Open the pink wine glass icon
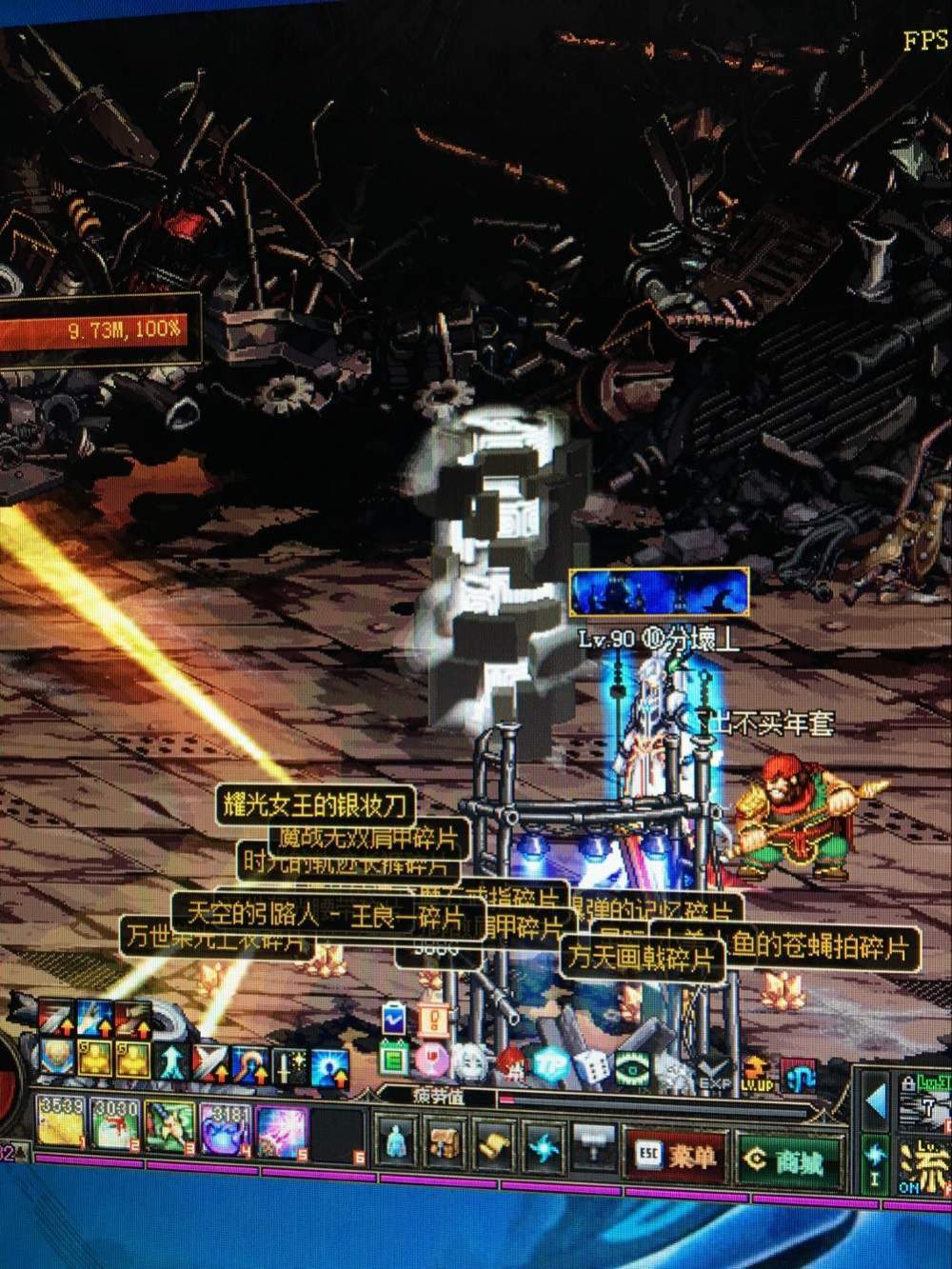The width and height of the screenshot is (952, 1269). coord(431,1059)
